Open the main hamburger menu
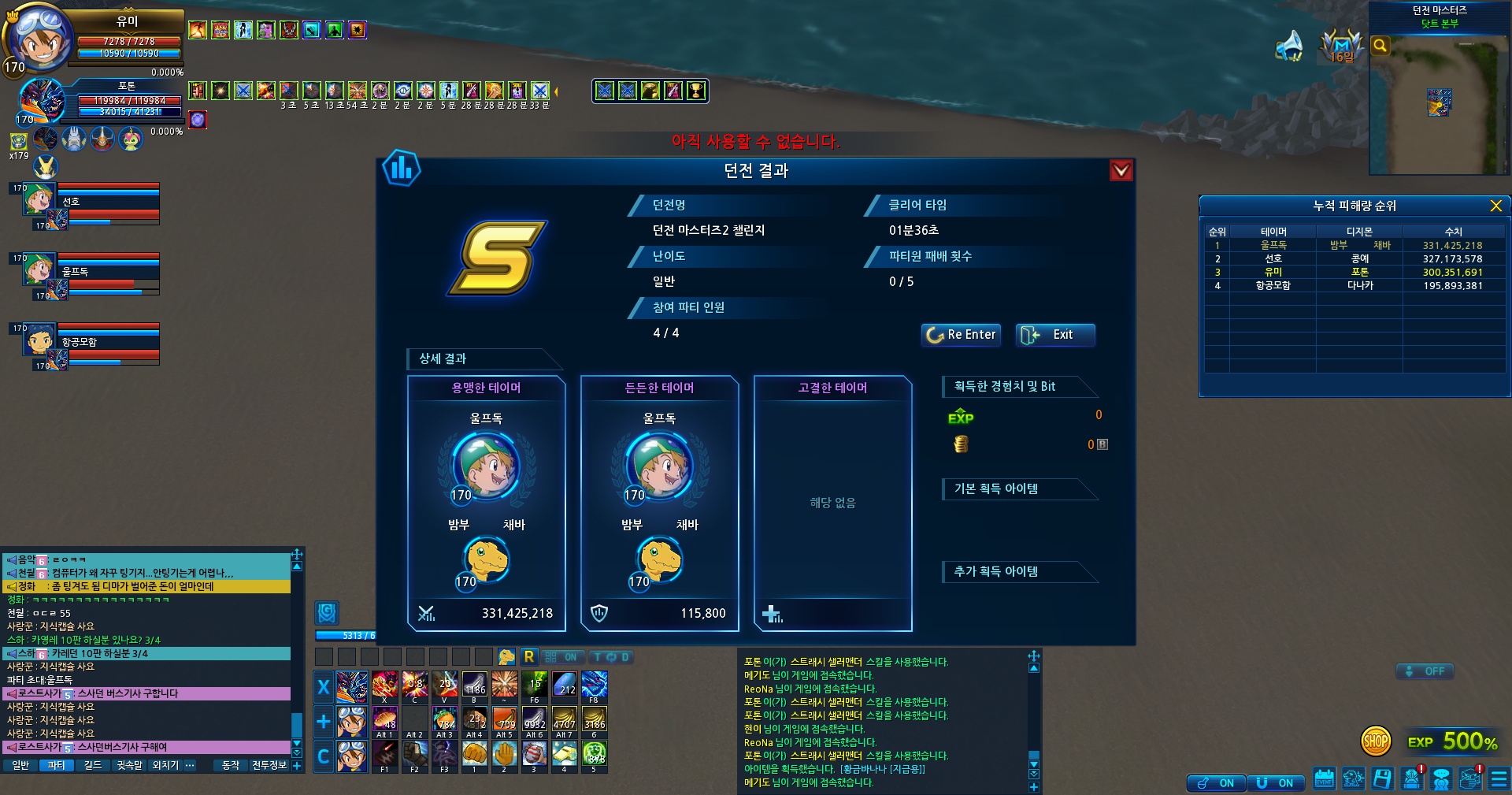 [x=1500, y=778]
